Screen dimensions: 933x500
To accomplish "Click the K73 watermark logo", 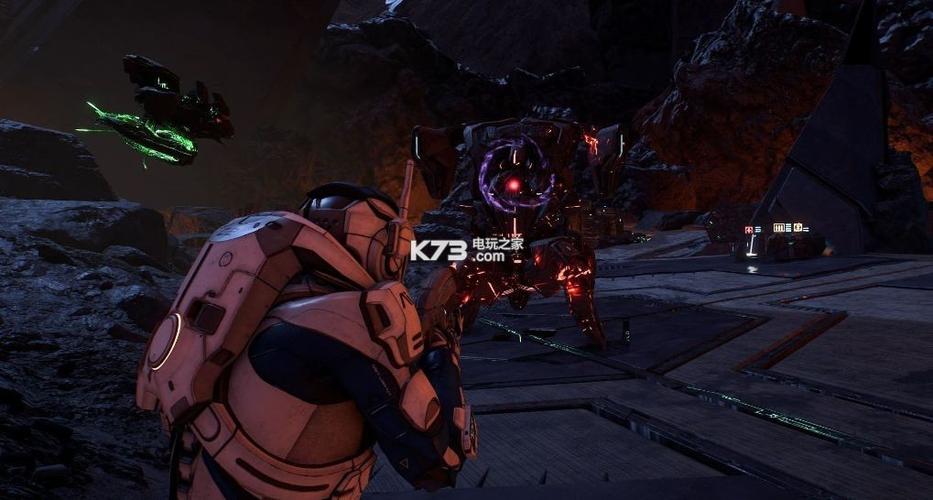I will (x=438, y=250).
